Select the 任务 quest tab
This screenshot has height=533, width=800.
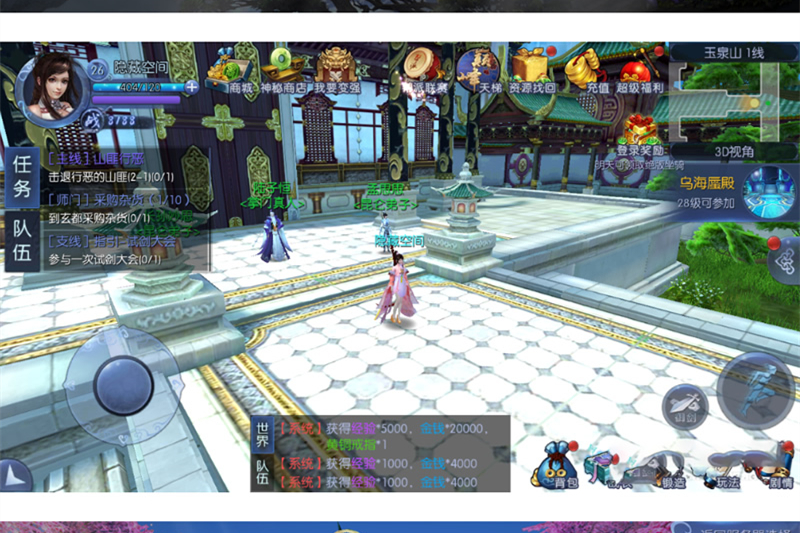pyautogui.click(x=20, y=180)
